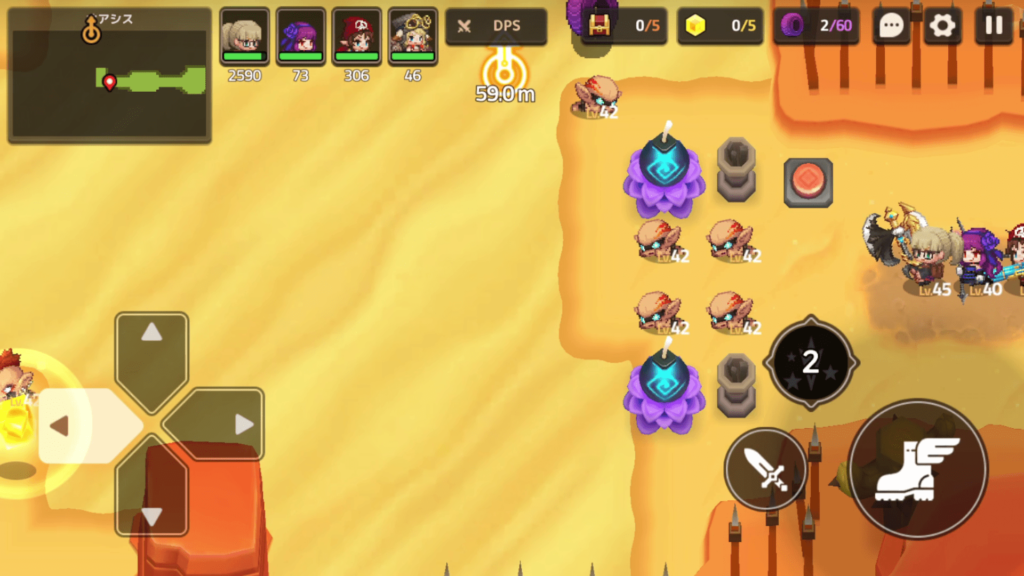Select the blonde hero portrait with 2590
This screenshot has height=576, width=1024.
pos(245,38)
